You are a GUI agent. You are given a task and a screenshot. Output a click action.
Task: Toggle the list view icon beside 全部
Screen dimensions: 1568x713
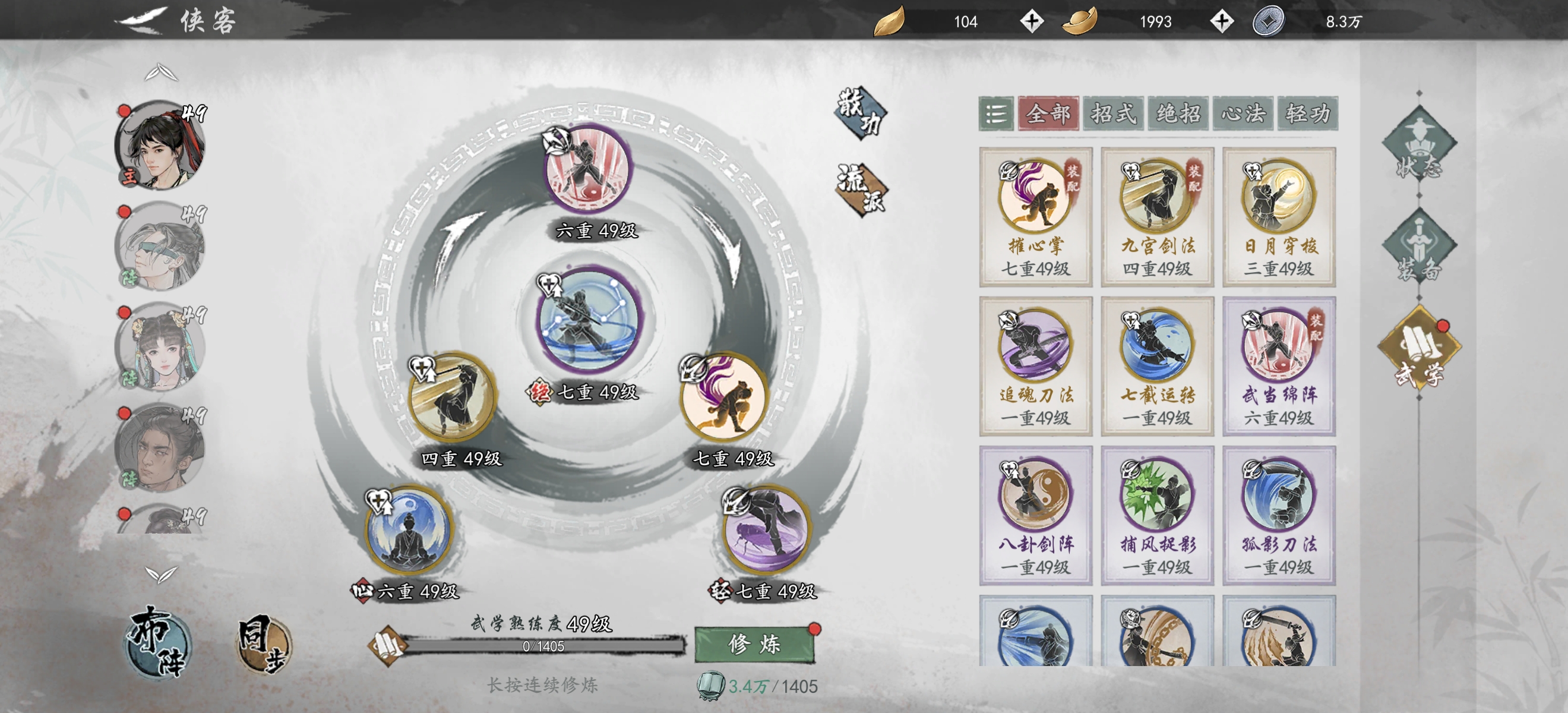996,113
